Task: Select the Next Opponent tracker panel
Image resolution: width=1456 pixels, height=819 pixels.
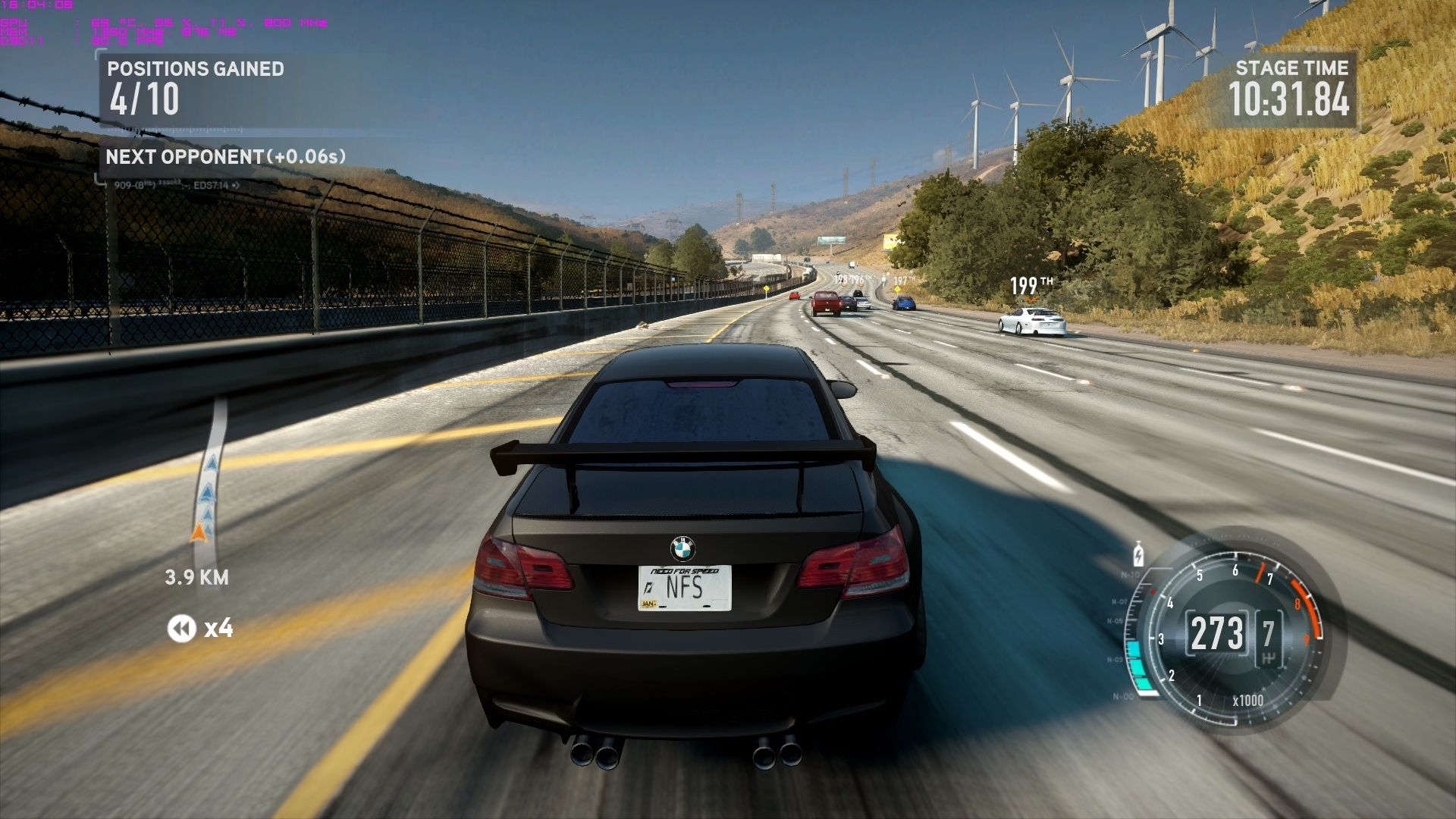Action: tap(225, 157)
